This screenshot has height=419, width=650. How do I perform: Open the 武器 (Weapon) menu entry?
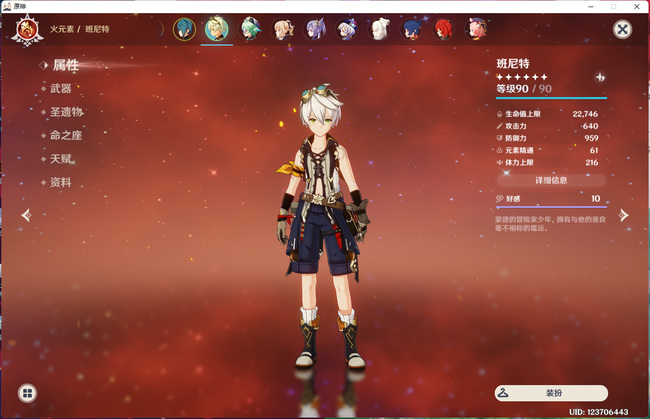61,88
